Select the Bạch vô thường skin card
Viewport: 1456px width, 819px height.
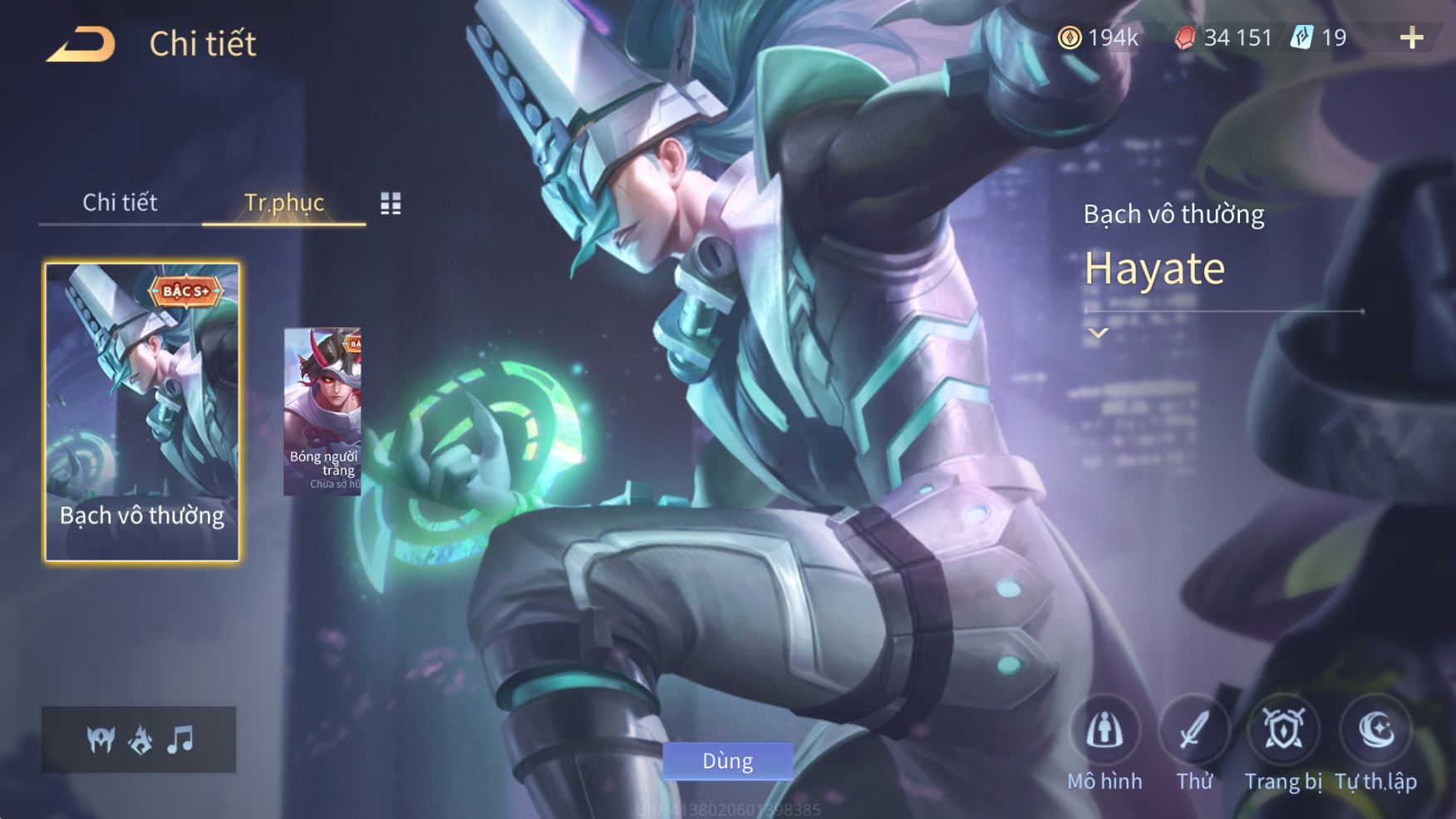(142, 412)
